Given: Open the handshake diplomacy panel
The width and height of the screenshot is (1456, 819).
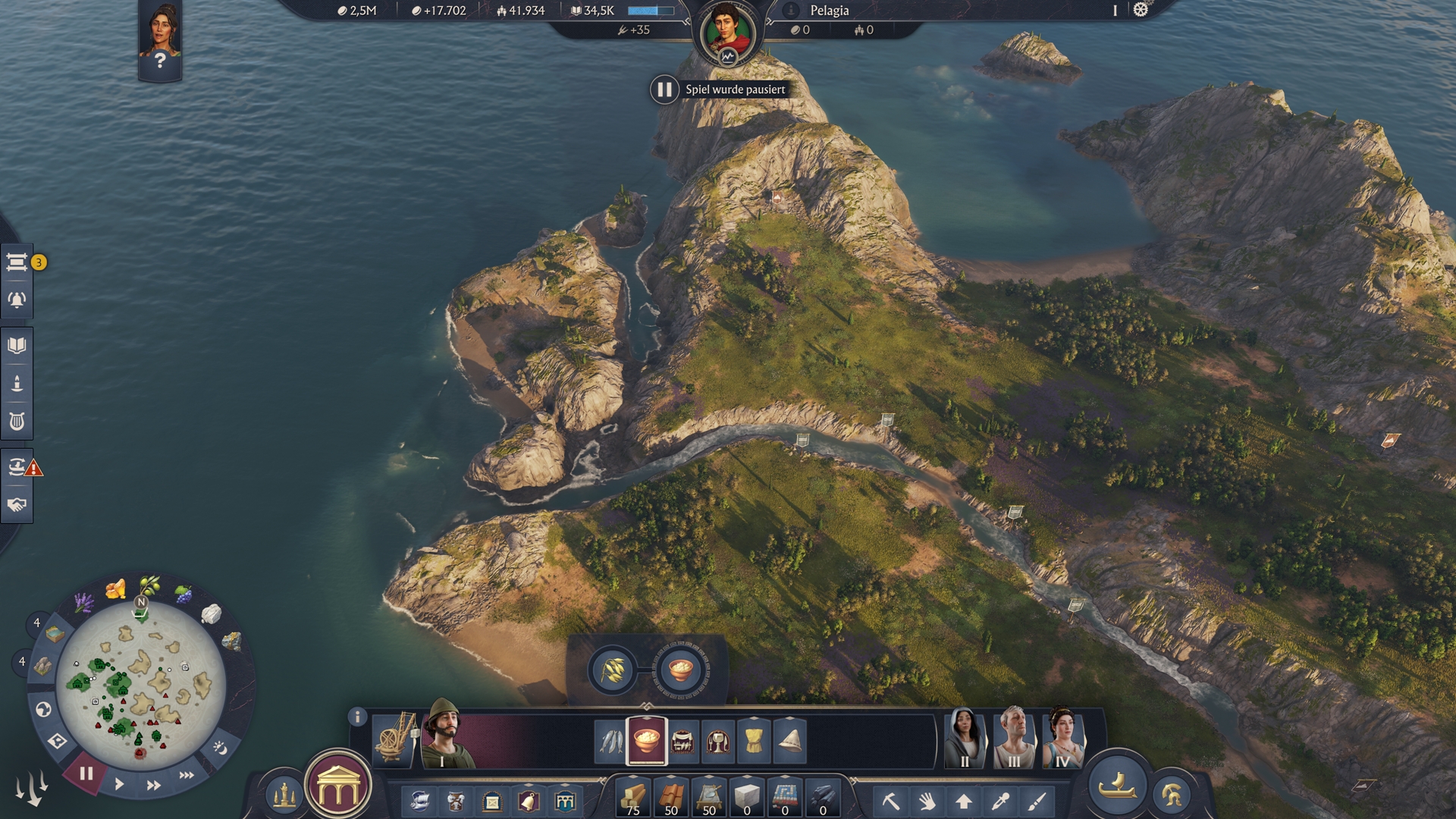Looking at the screenshot, I should [x=17, y=505].
